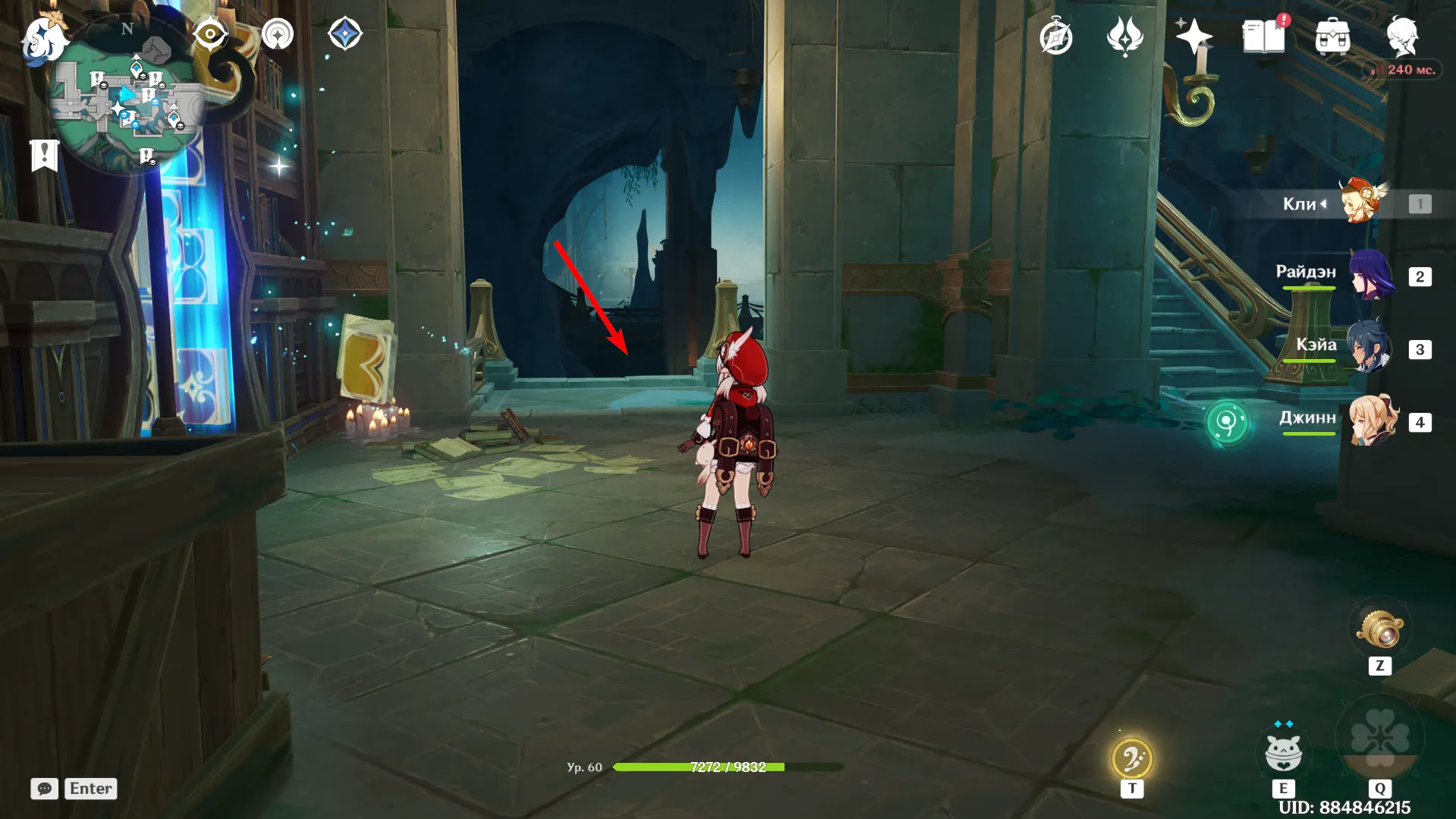This screenshot has width=1456, height=819.
Task: Open the Paimon main menu
Action: point(44,38)
